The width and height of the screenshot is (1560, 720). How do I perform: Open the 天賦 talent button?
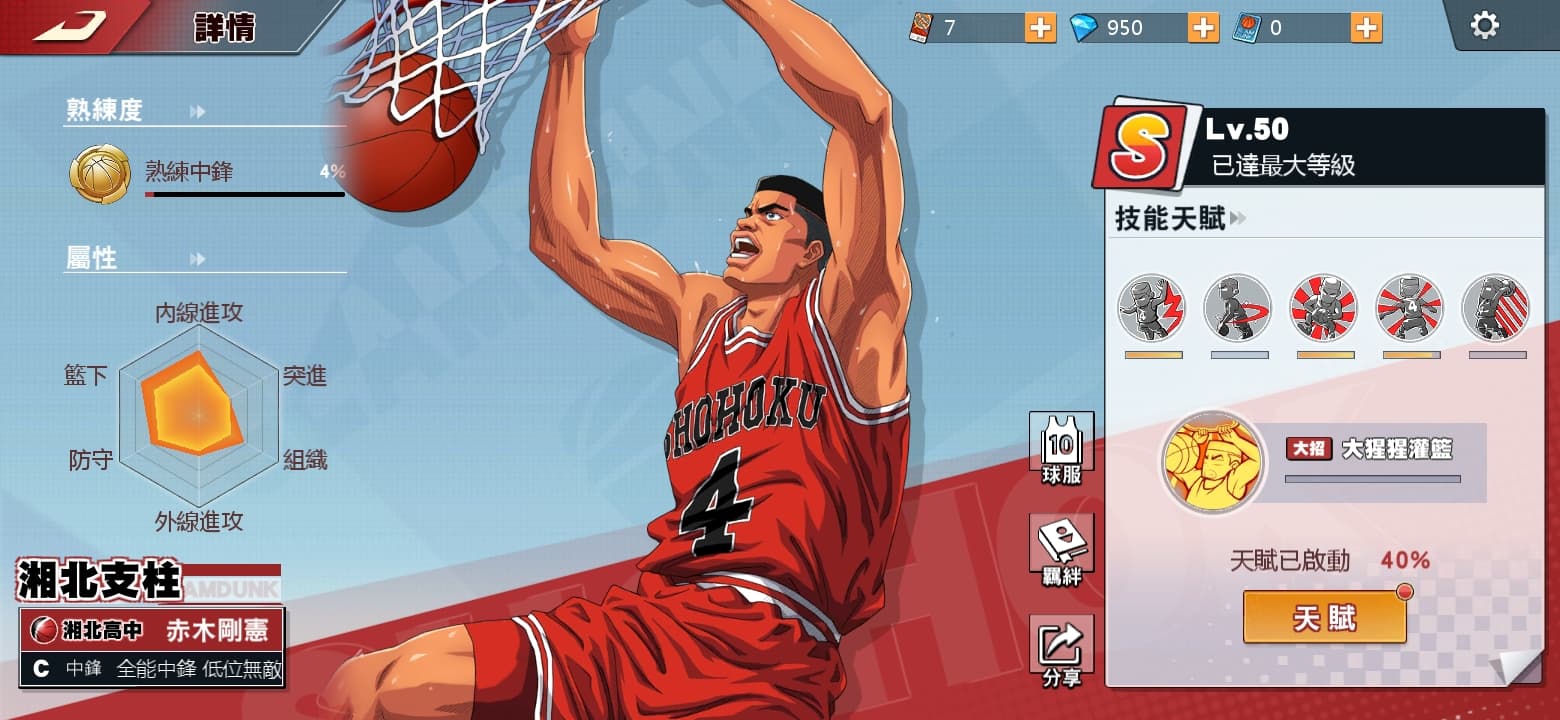click(1324, 618)
